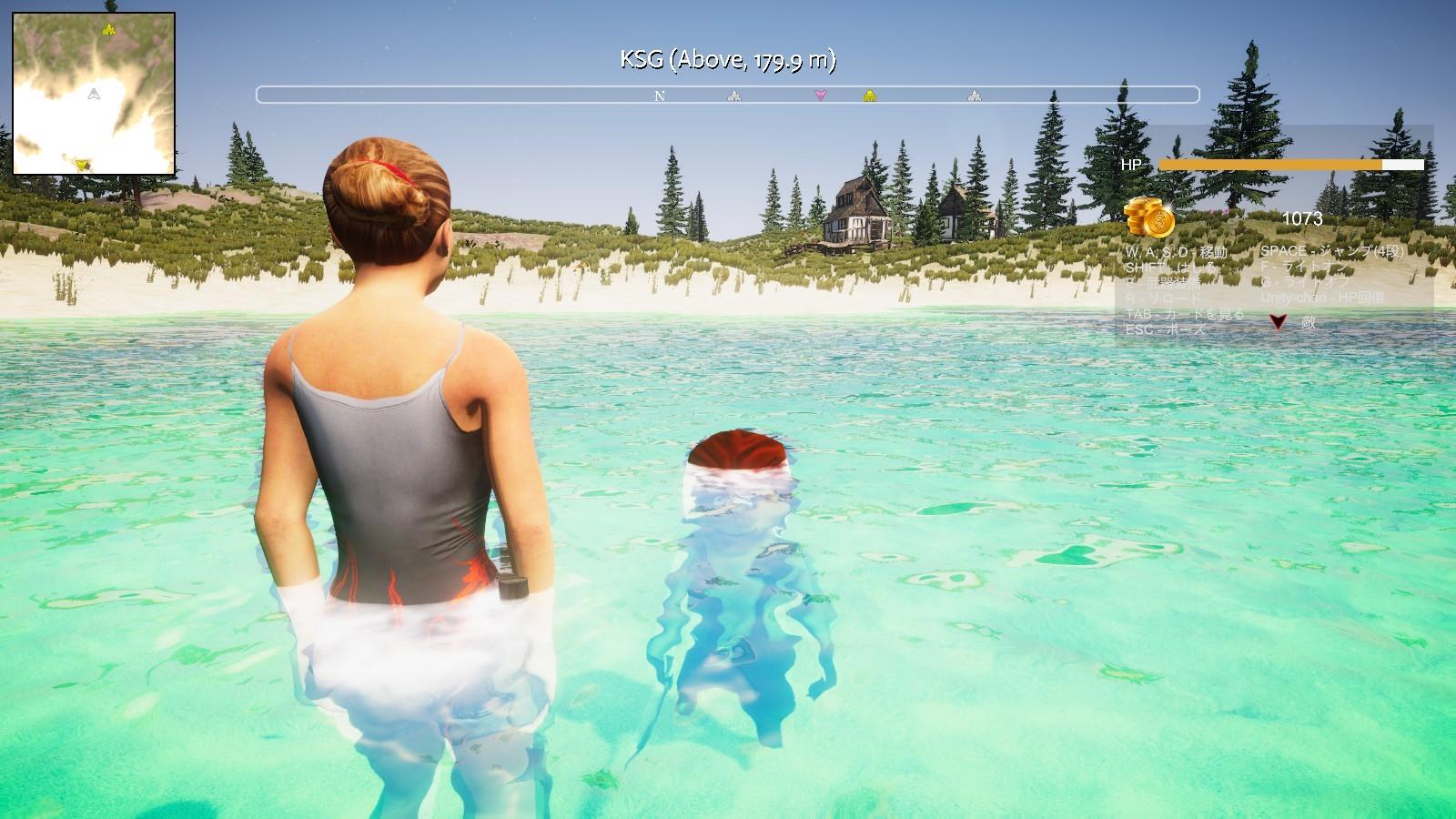Click the pink triangle marker on the compass
The image size is (1456, 819).
coord(820,95)
